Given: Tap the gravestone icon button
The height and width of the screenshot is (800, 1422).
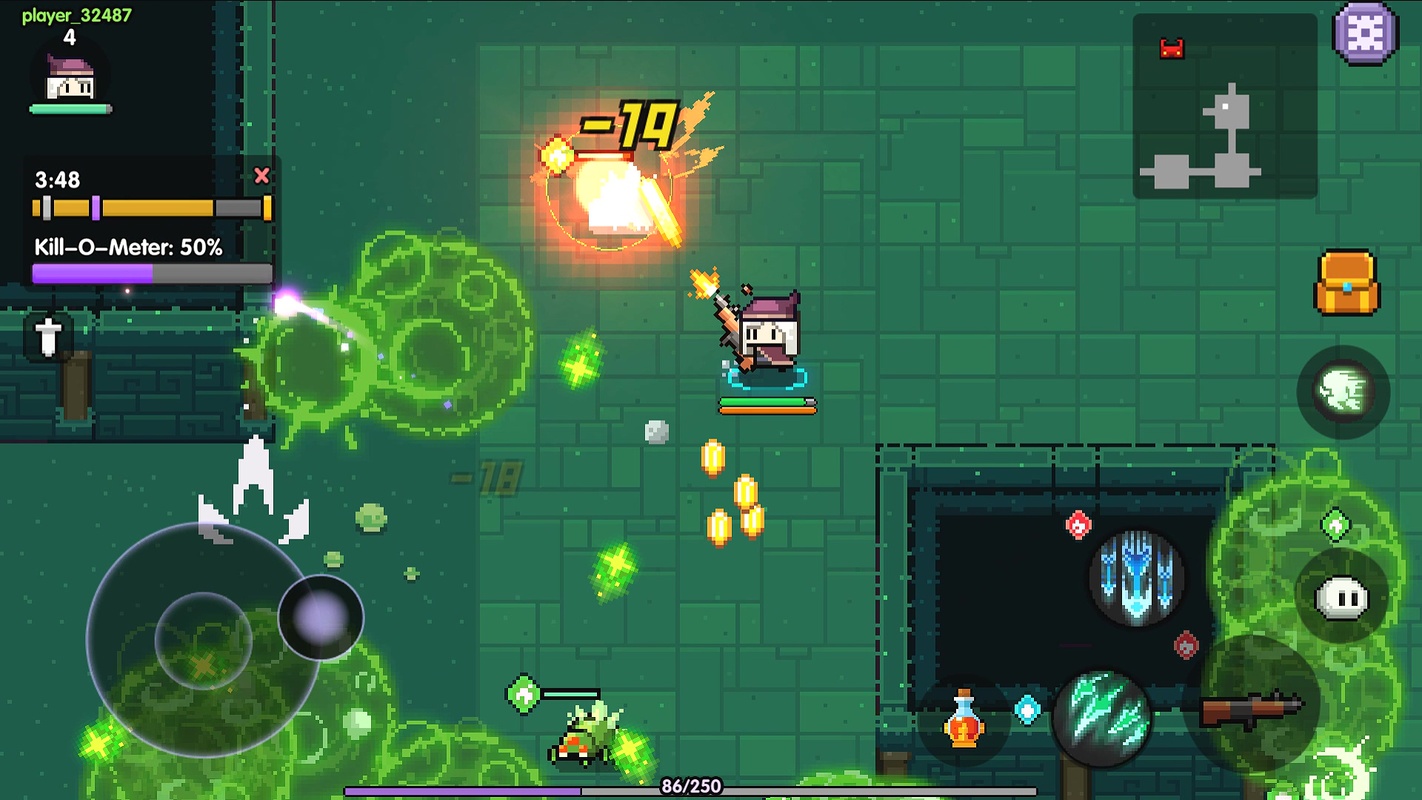Looking at the screenshot, I should pos(48,336).
